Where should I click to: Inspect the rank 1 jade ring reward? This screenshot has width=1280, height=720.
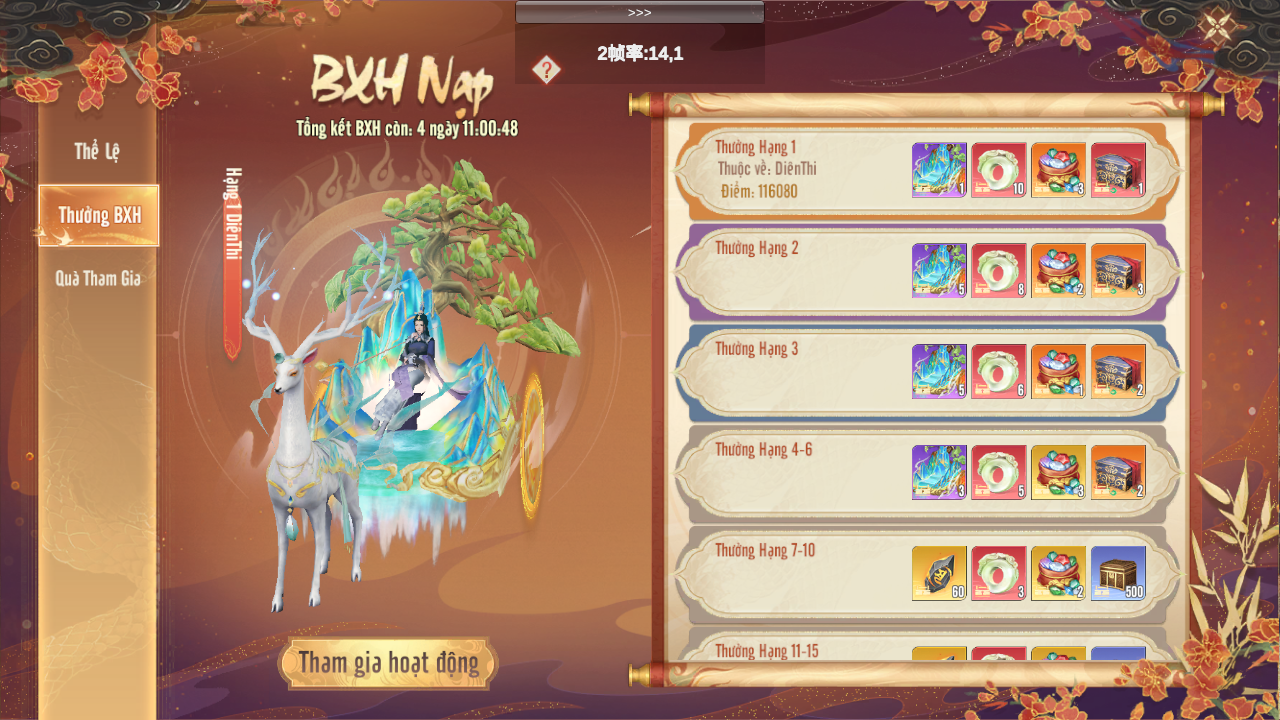(999, 170)
